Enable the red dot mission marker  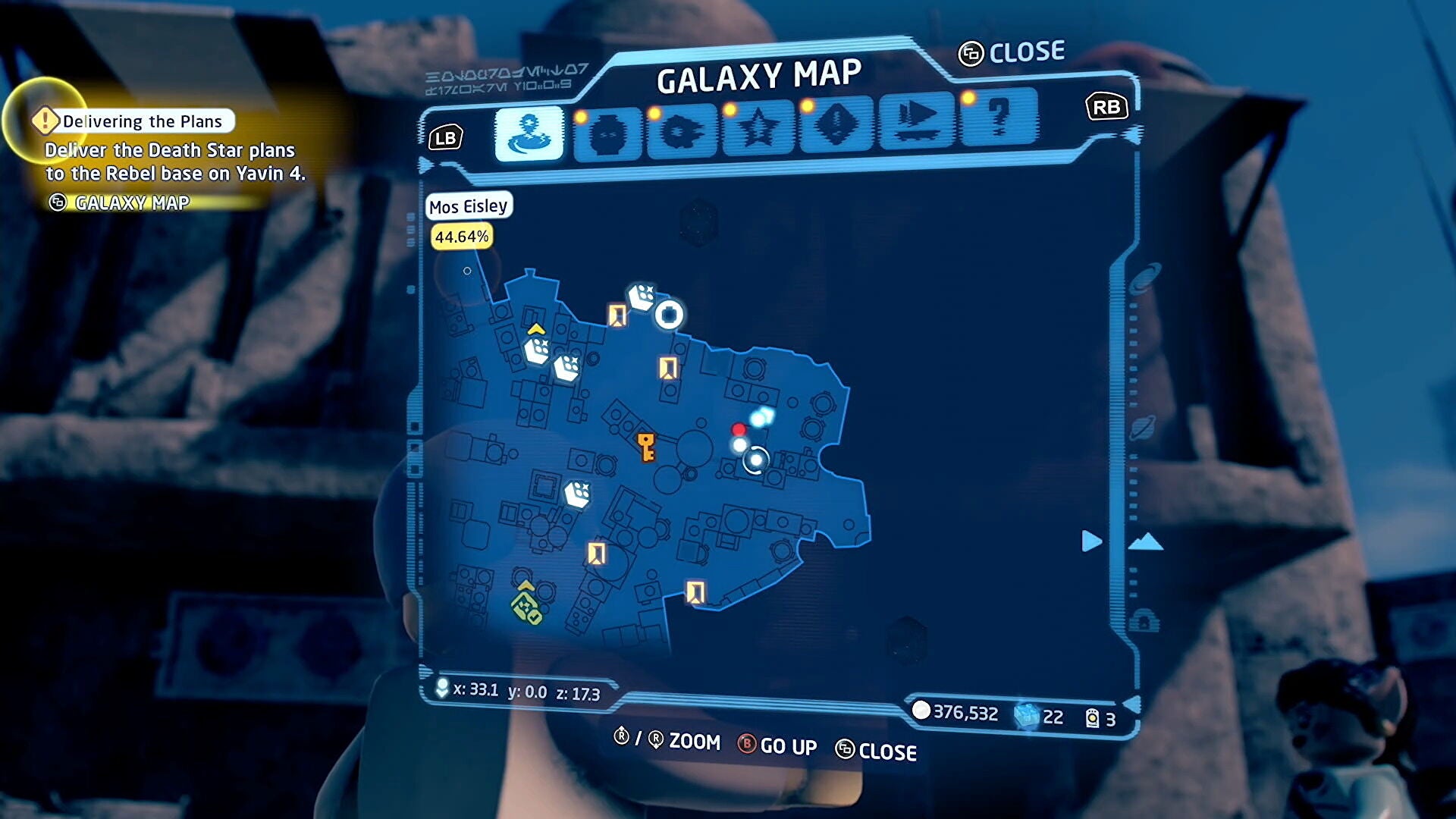pos(739,429)
